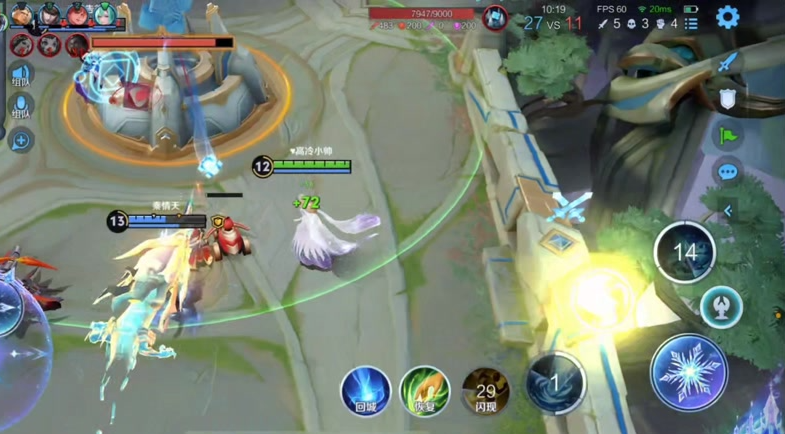Tap the skill showing 14 cooldown
This screenshot has height=434, width=785.
point(685,252)
